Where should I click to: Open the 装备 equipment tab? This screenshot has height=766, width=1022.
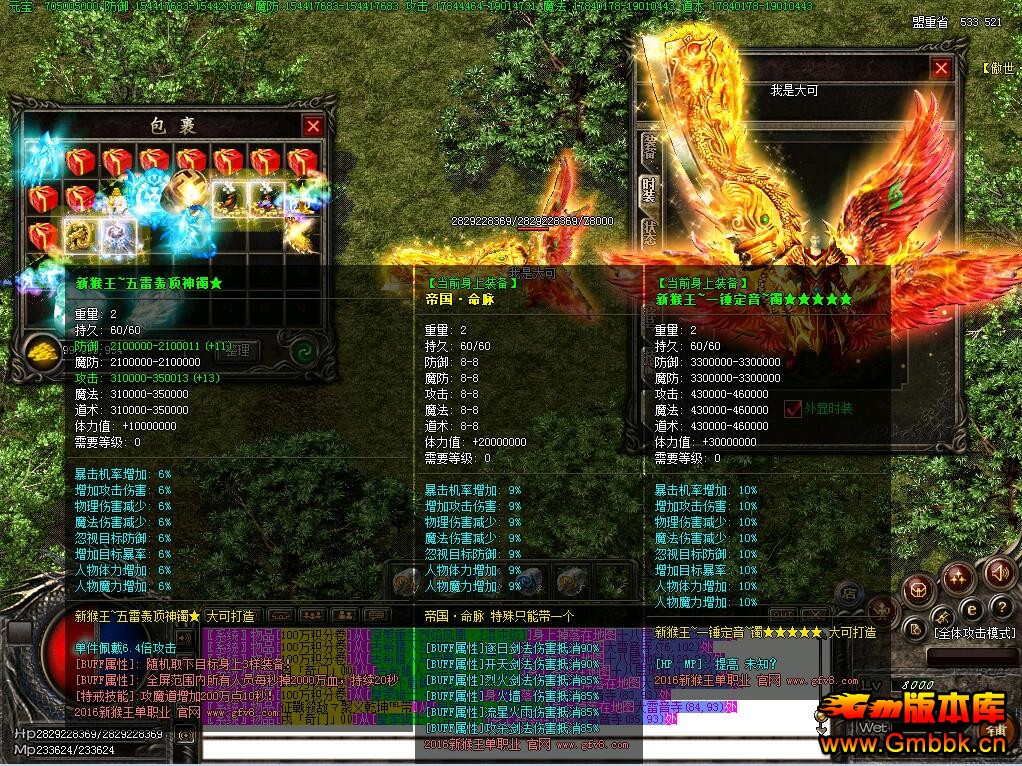pos(649,147)
